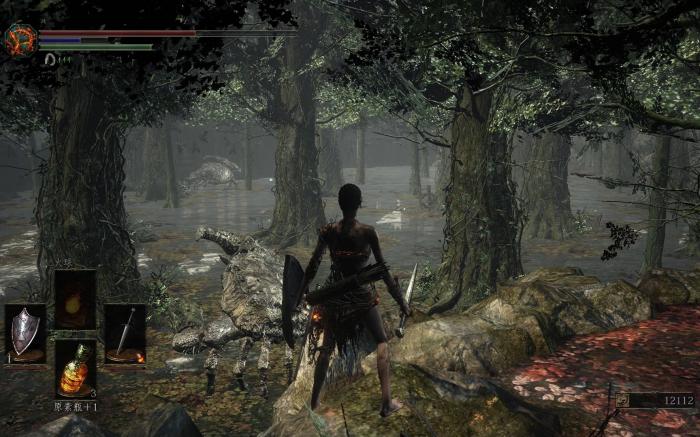Click the ember emblem beside the health bar

(x=20, y=39)
